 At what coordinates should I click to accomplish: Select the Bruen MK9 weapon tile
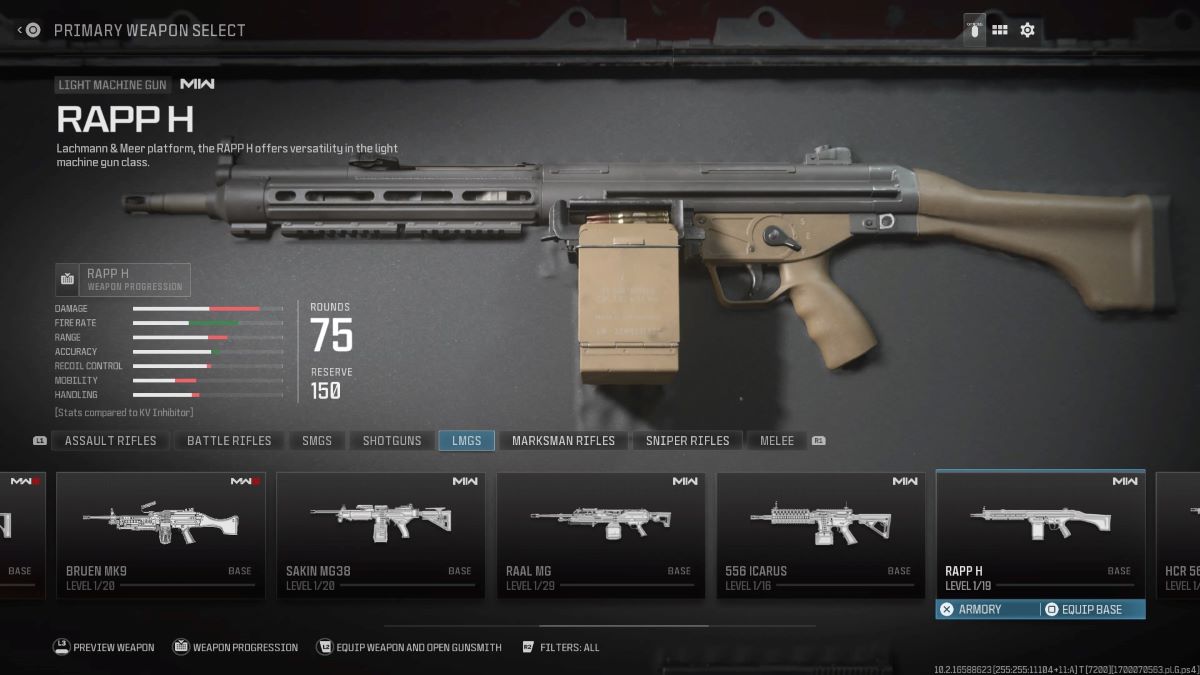(x=161, y=535)
